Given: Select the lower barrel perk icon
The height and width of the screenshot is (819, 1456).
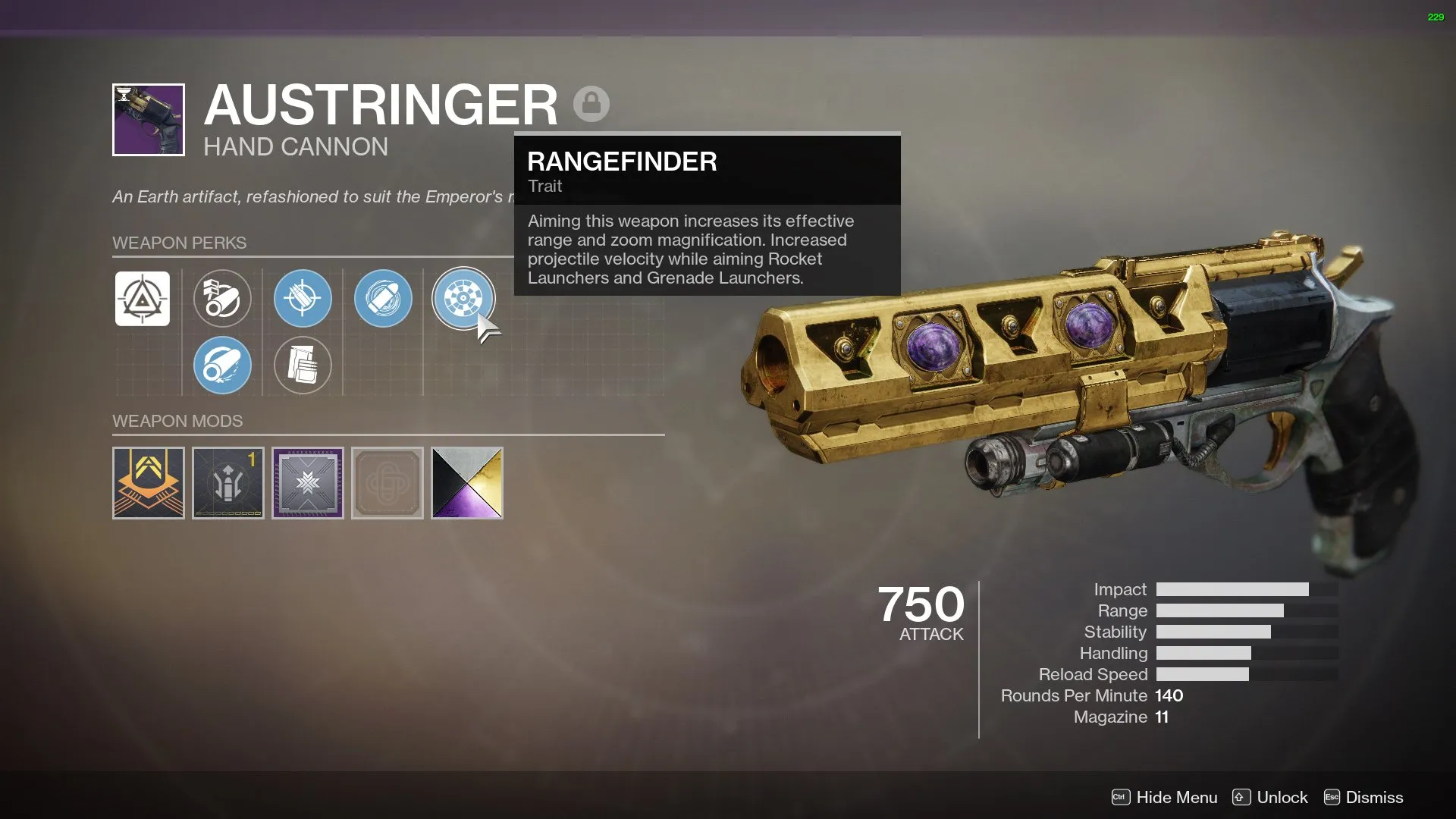Looking at the screenshot, I should point(222,366).
